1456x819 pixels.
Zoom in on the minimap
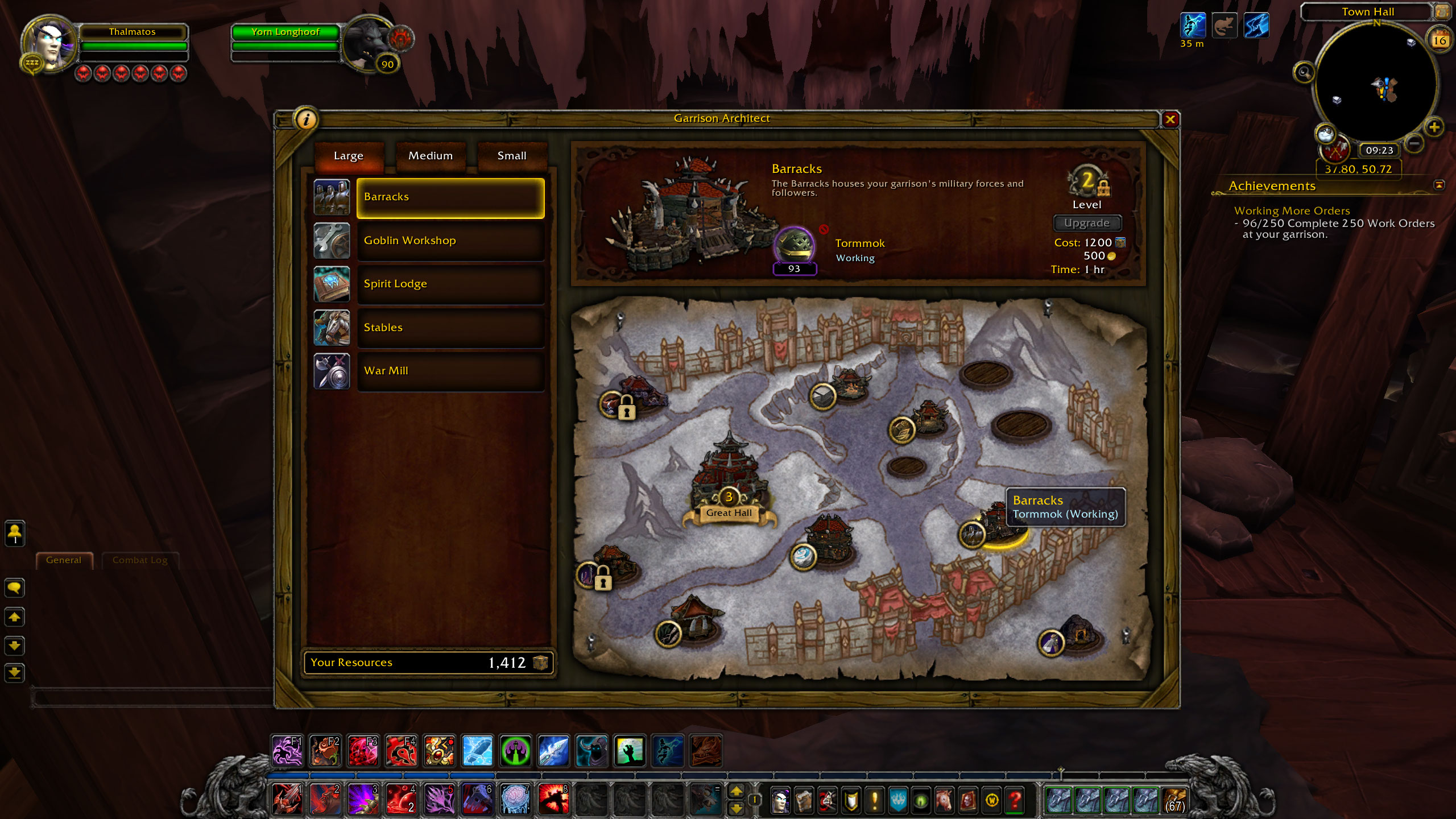coord(1434,127)
